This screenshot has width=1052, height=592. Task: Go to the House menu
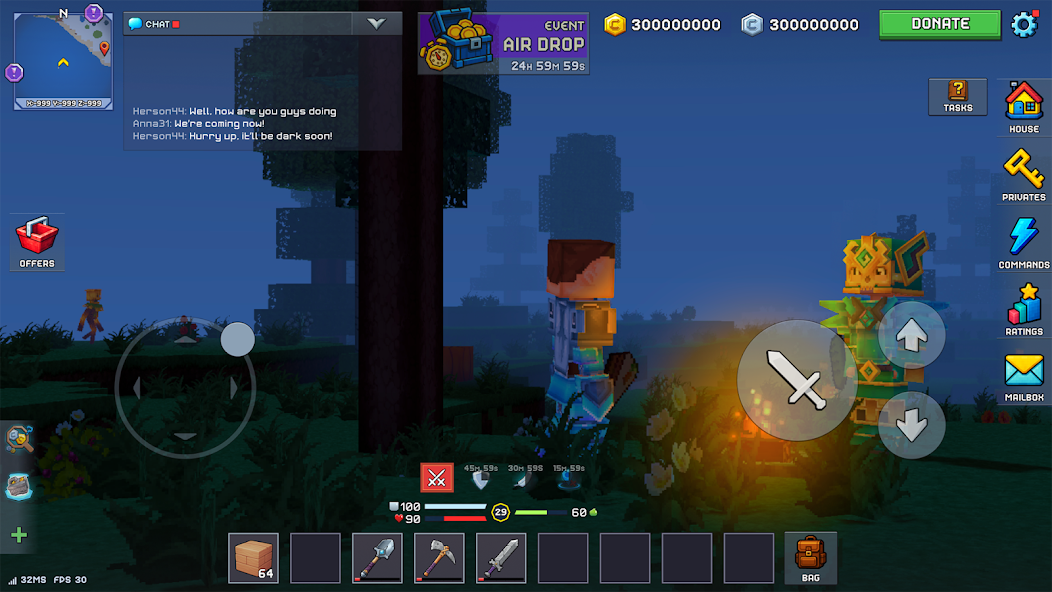click(x=1023, y=105)
